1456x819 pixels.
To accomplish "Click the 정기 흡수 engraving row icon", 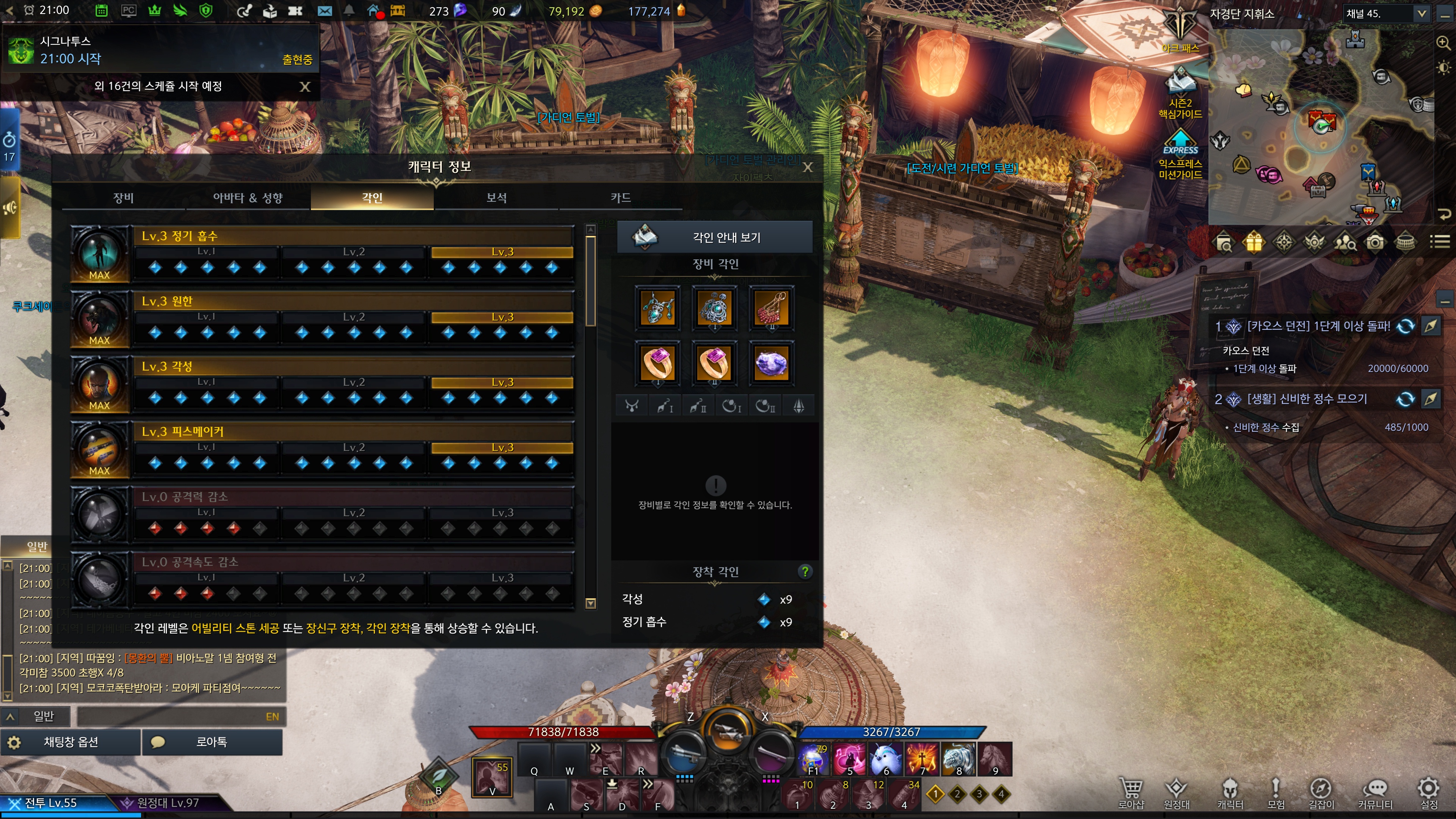I will click(x=99, y=254).
